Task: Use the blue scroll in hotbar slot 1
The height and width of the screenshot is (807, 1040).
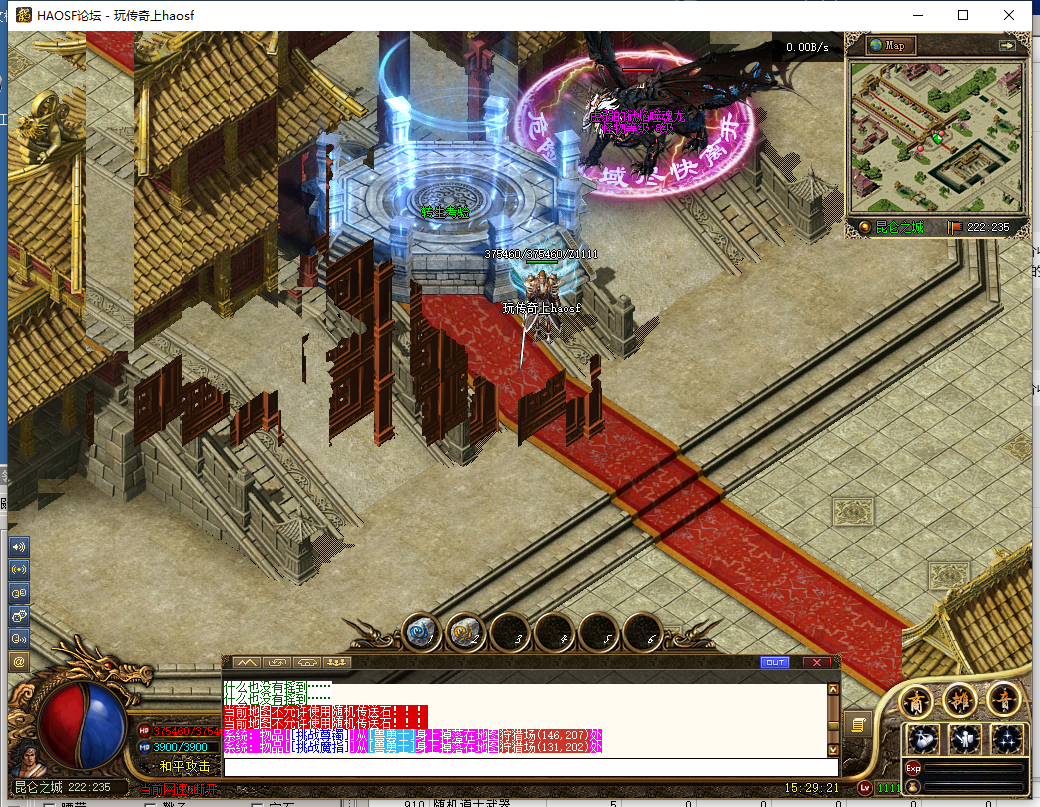Action: [x=421, y=632]
